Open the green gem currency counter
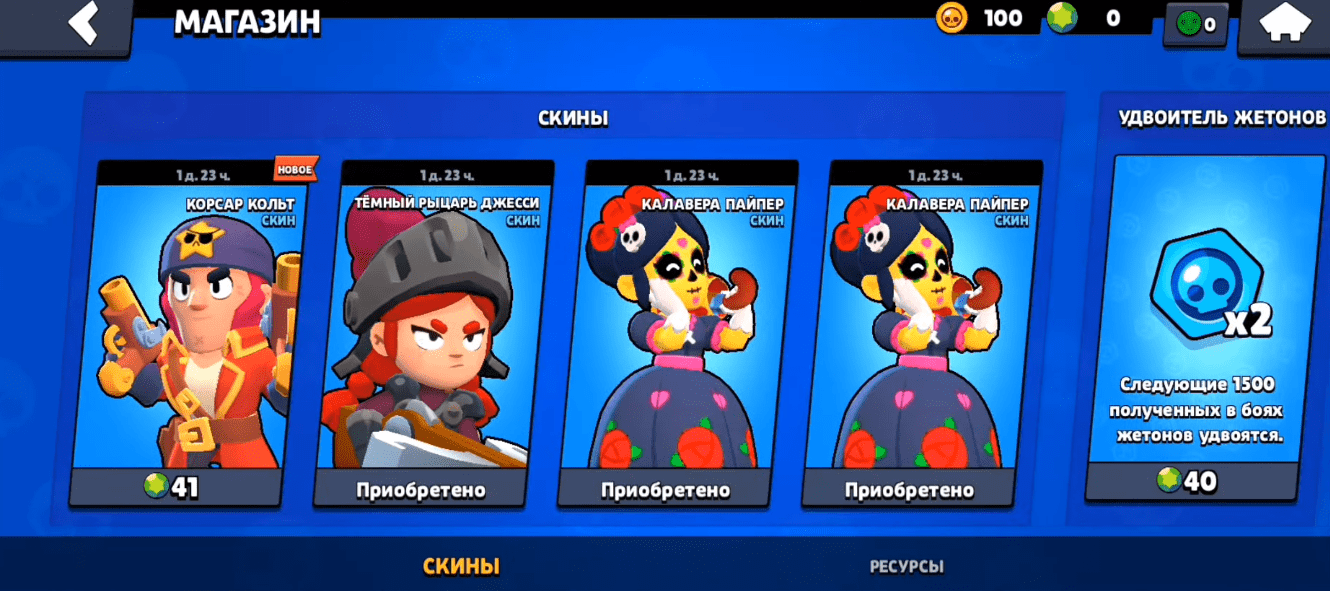Viewport: 1330px width, 591px height. coord(1062,18)
